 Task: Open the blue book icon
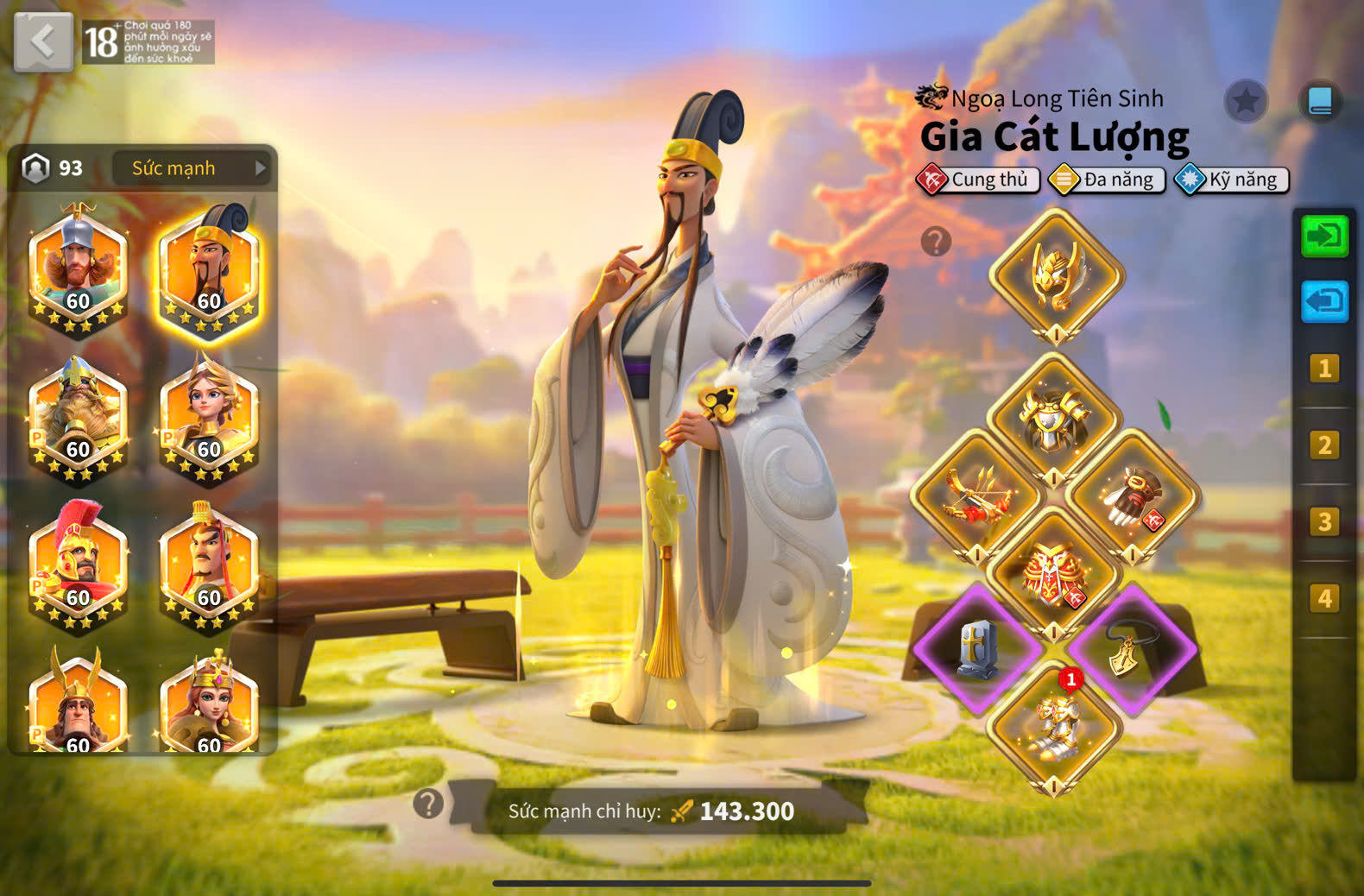(1320, 102)
